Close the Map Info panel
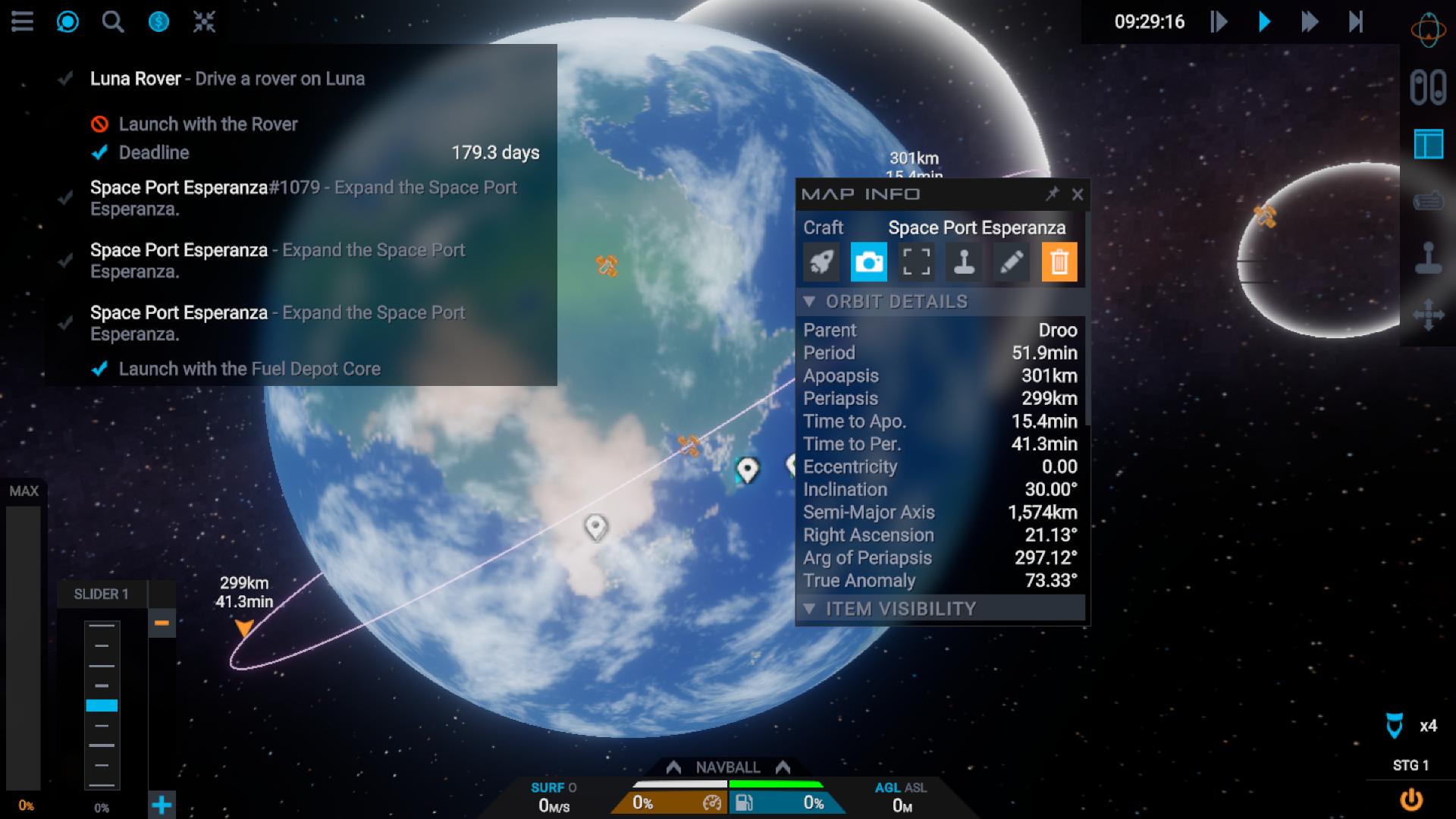This screenshot has height=819, width=1456. [x=1078, y=195]
